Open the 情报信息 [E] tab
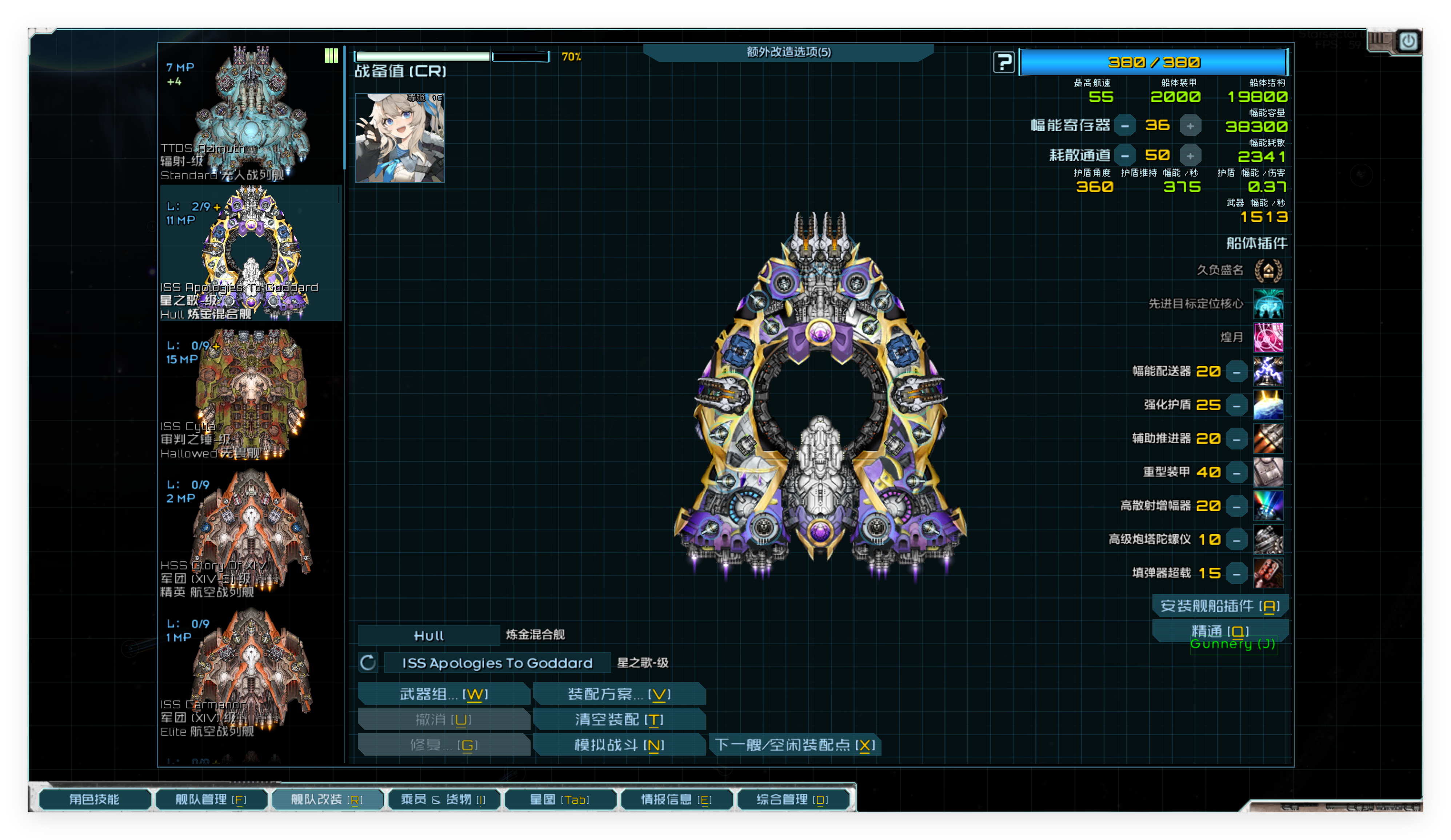The image size is (1451, 840). (x=676, y=799)
